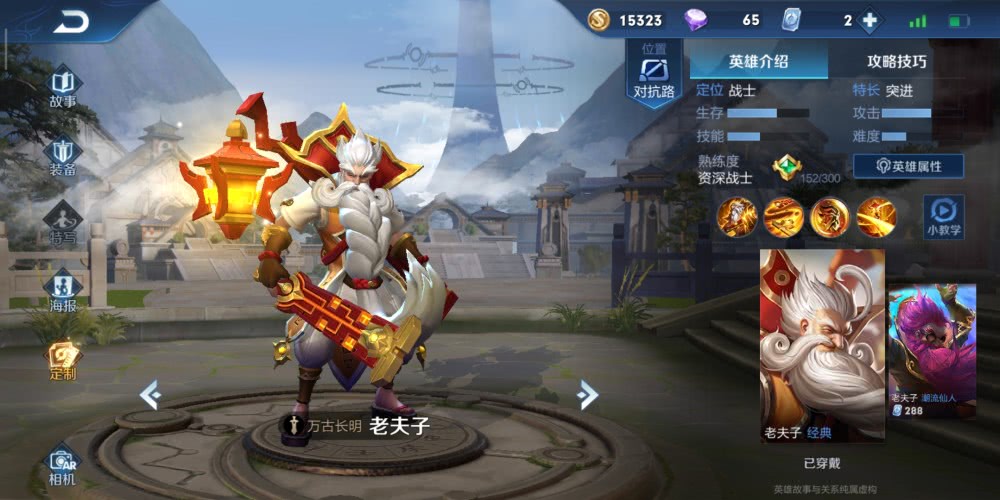Go back using the return arrow
The height and width of the screenshot is (500, 1000).
[72, 21]
